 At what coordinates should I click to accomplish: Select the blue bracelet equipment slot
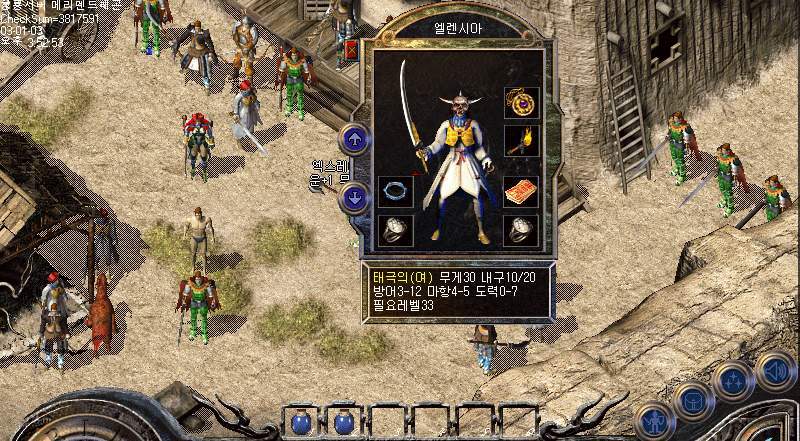click(396, 190)
